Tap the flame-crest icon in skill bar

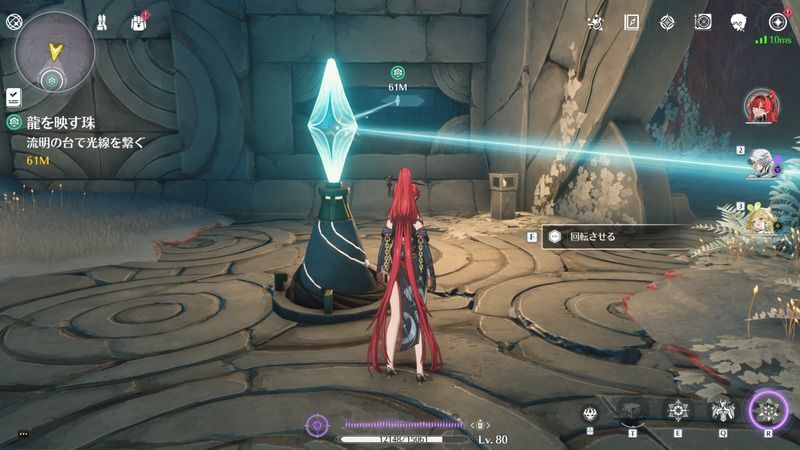click(591, 412)
